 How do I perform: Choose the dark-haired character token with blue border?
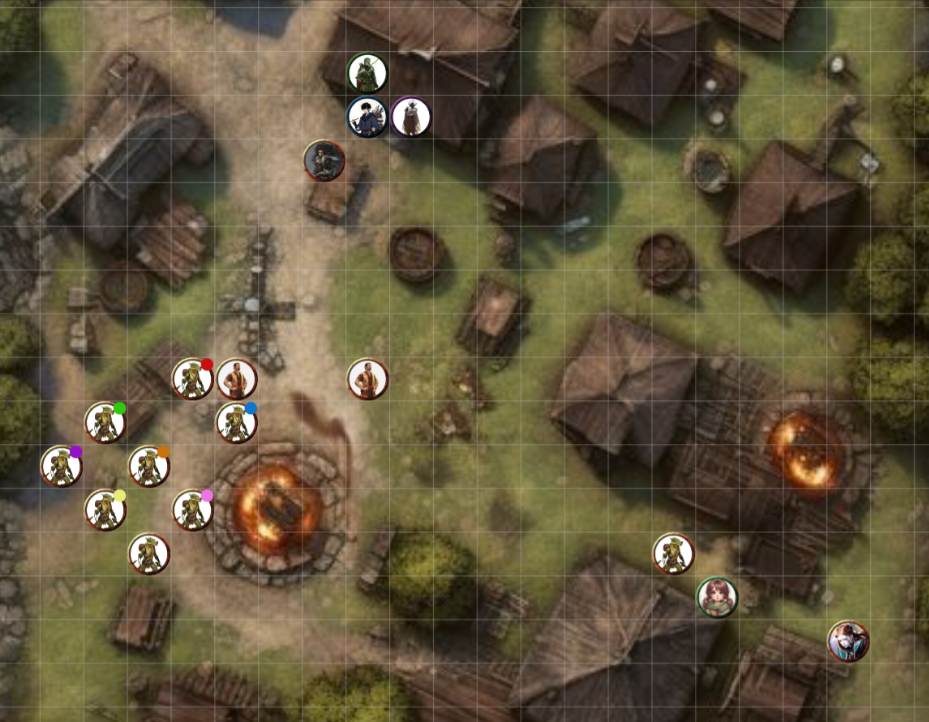[x=367, y=117]
